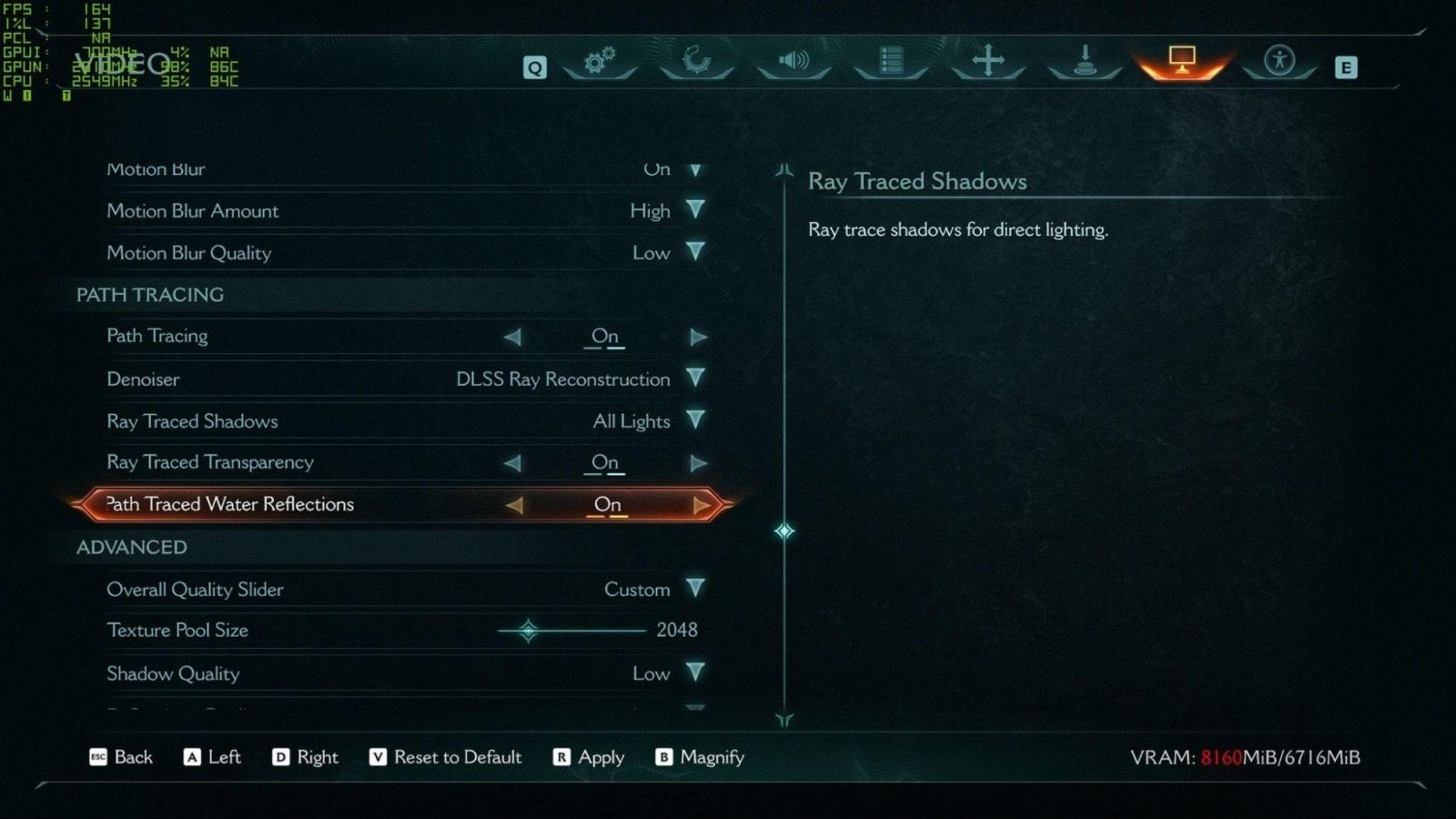Image resolution: width=1456 pixels, height=819 pixels.
Task: Click left arrow on Path Traced Water Reflections
Action: click(x=514, y=505)
